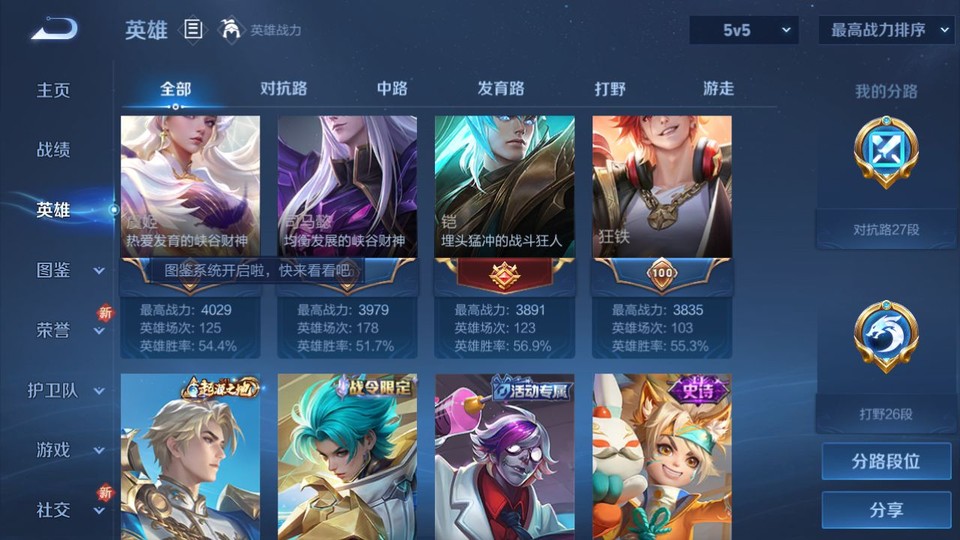Switch to the 对抗路 tab

click(x=283, y=88)
